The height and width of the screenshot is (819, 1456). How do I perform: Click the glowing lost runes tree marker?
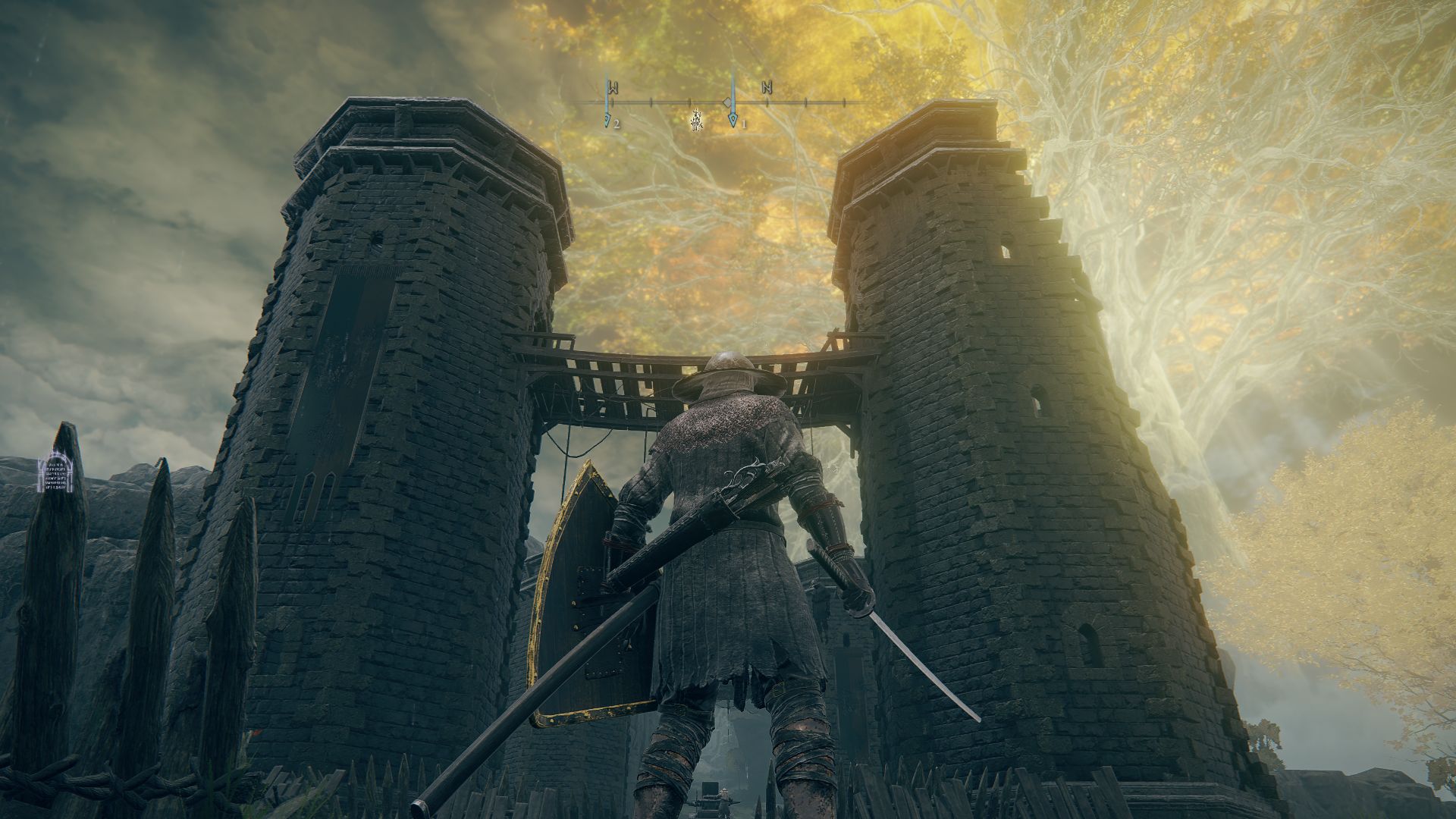pyautogui.click(x=695, y=121)
